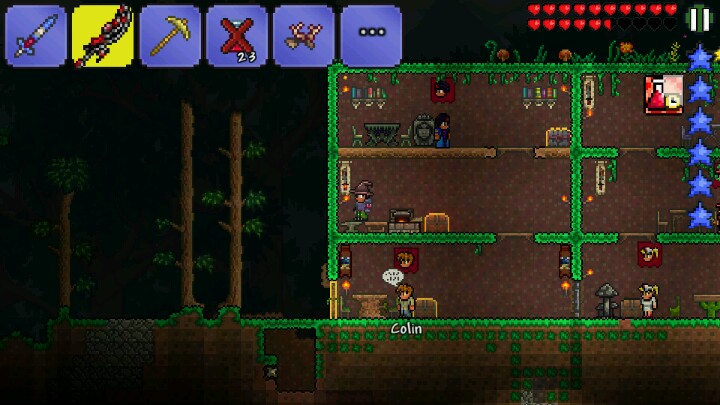The height and width of the screenshot is (405, 720).
Task: Select the blue sword hotbar slot
Action: tap(36, 36)
